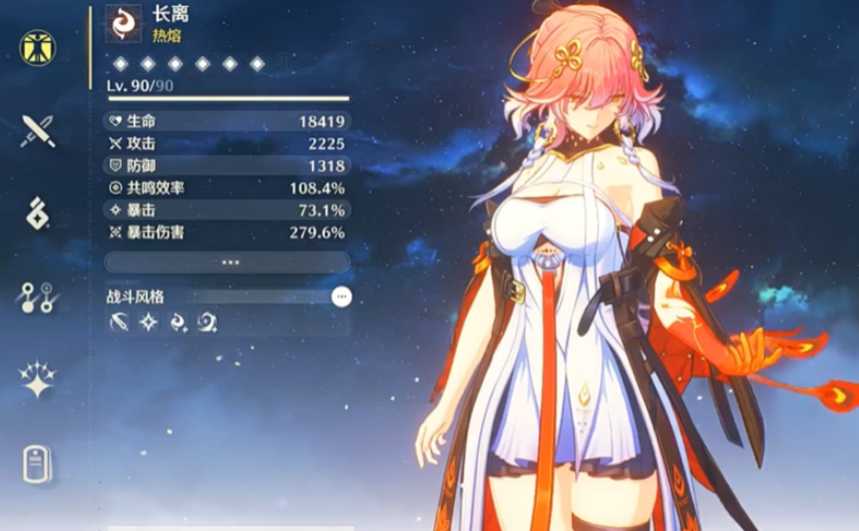Select the 攻击 attack stat row

click(227, 143)
